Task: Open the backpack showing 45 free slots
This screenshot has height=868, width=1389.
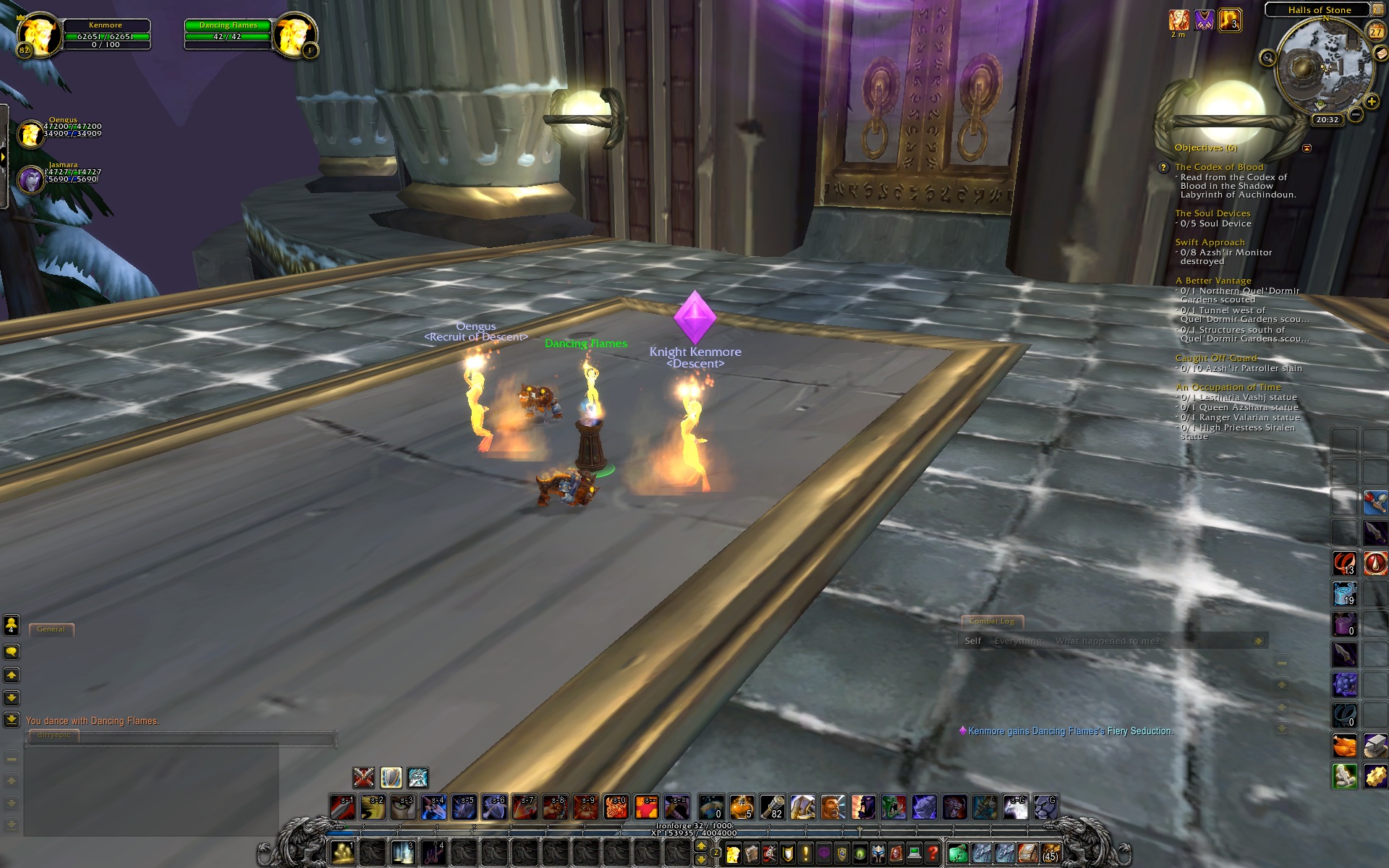Action: tap(1050, 854)
